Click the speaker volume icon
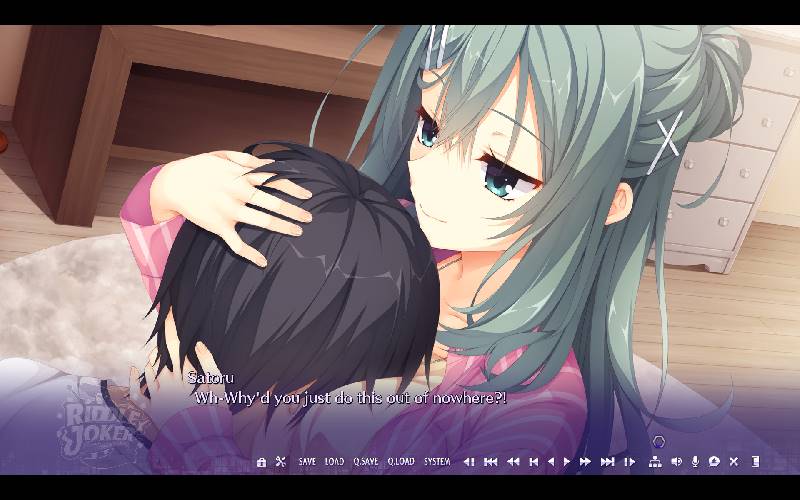Viewport: 800px width, 500px height. pyautogui.click(x=676, y=462)
